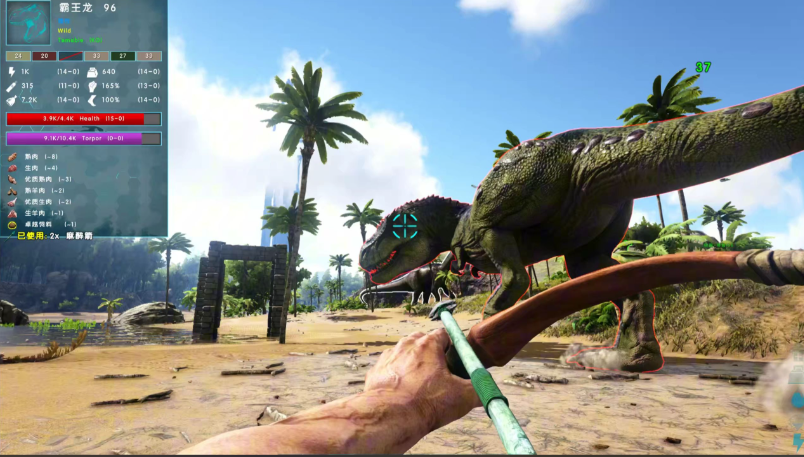
Task: Click the 霸王龙 dinosaur portrait thumbnail
Action: tap(28, 24)
